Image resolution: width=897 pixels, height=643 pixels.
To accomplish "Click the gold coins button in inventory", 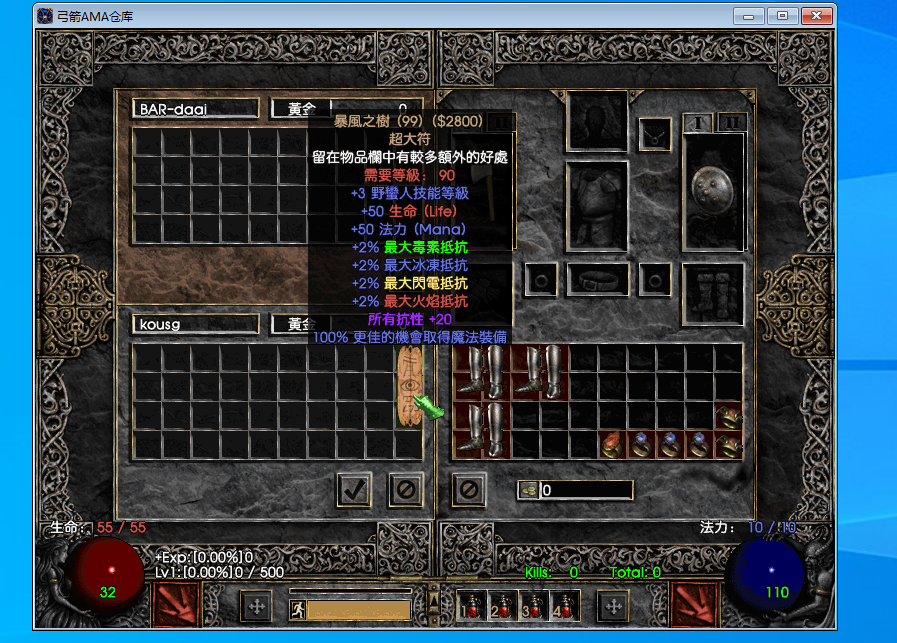I will (x=528, y=490).
